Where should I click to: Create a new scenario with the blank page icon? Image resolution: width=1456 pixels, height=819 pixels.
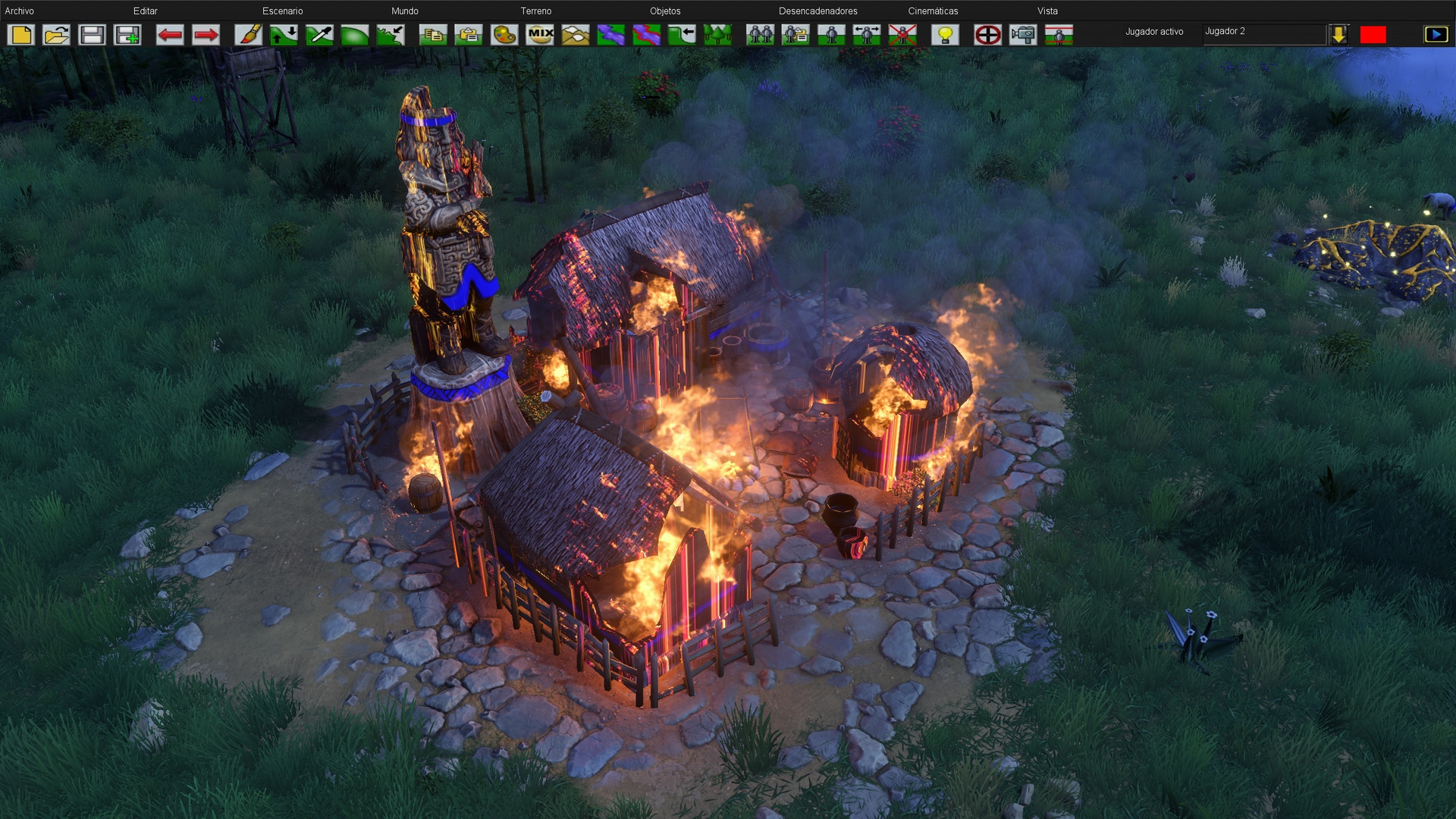[x=21, y=35]
